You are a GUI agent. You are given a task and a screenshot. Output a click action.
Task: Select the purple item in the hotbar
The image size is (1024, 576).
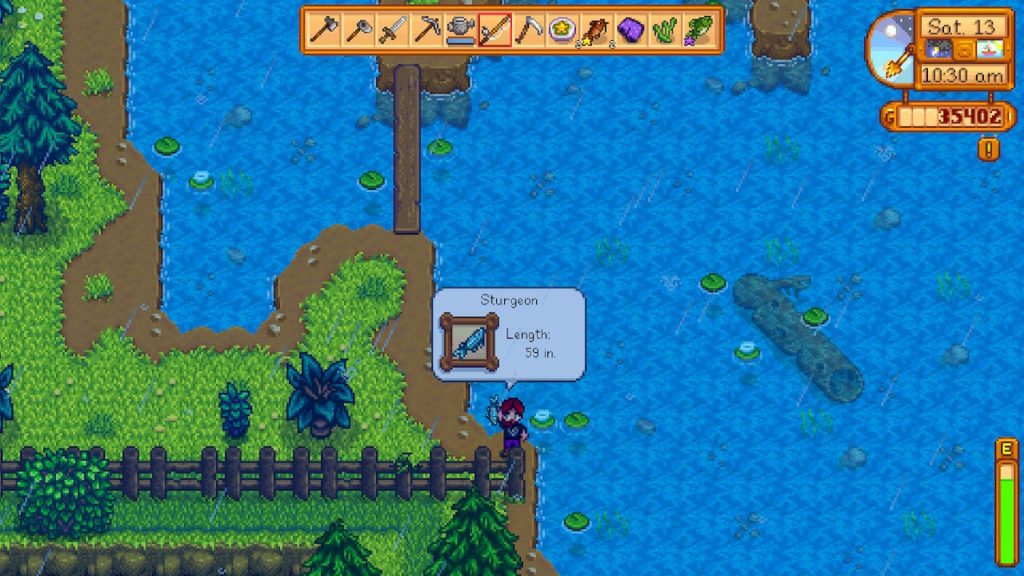coord(630,30)
